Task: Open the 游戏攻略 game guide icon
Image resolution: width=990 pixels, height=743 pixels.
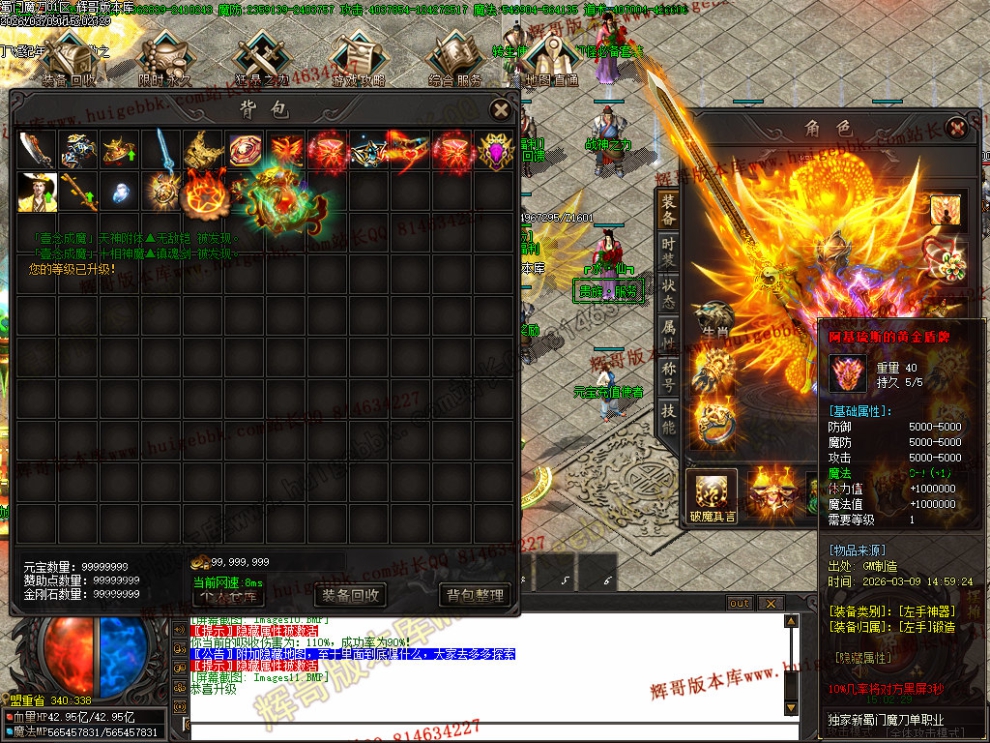Action: point(358,60)
